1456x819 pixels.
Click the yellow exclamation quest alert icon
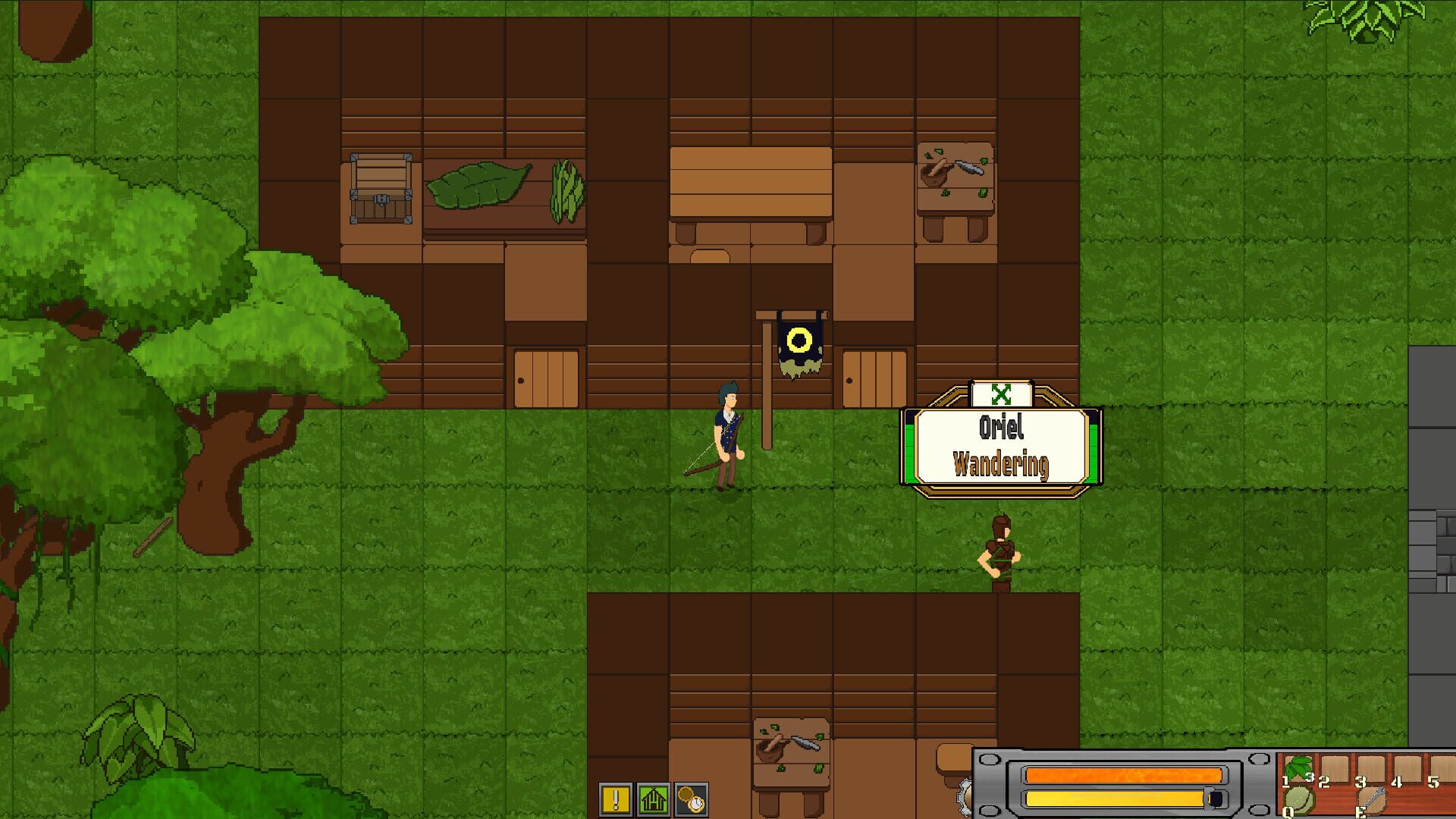coord(616,800)
